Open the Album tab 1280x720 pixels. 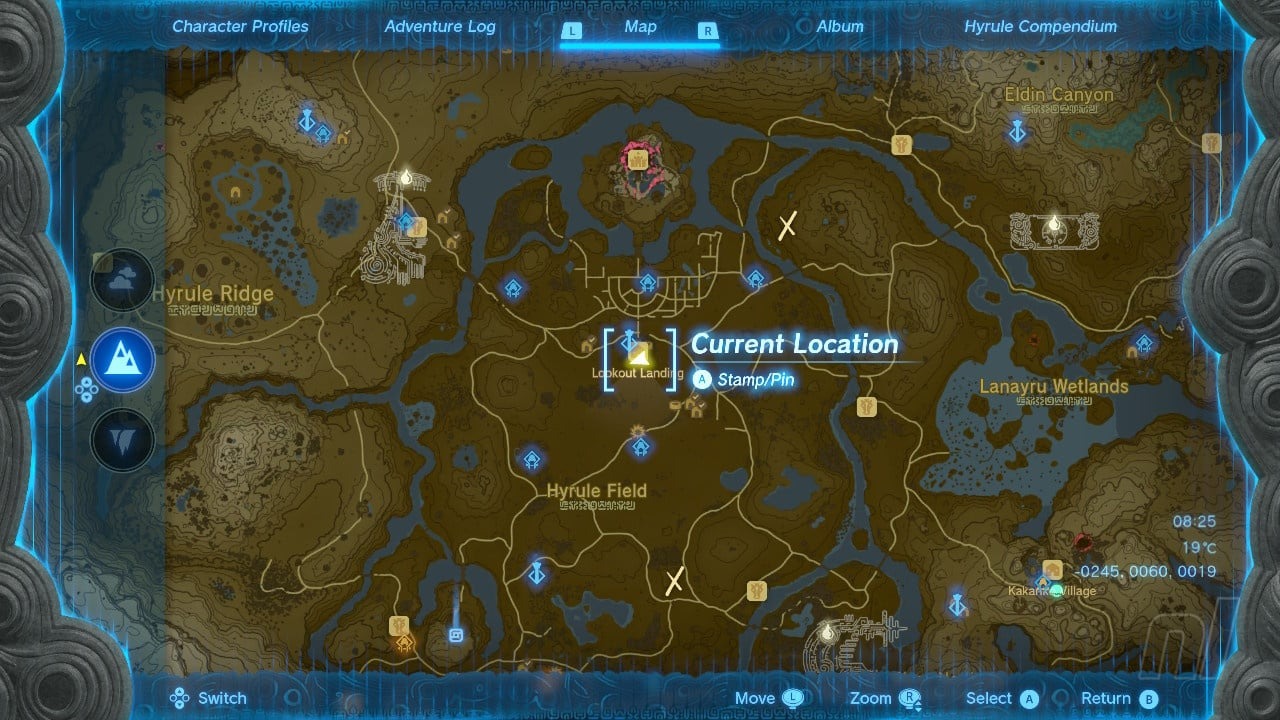tap(840, 27)
